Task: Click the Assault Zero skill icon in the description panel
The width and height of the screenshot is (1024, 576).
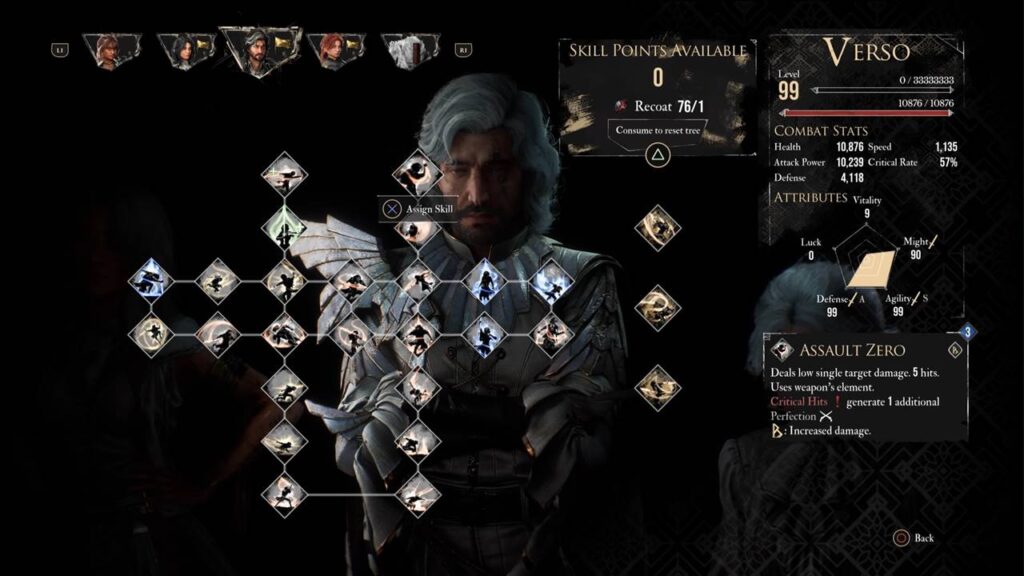Action: click(x=782, y=350)
